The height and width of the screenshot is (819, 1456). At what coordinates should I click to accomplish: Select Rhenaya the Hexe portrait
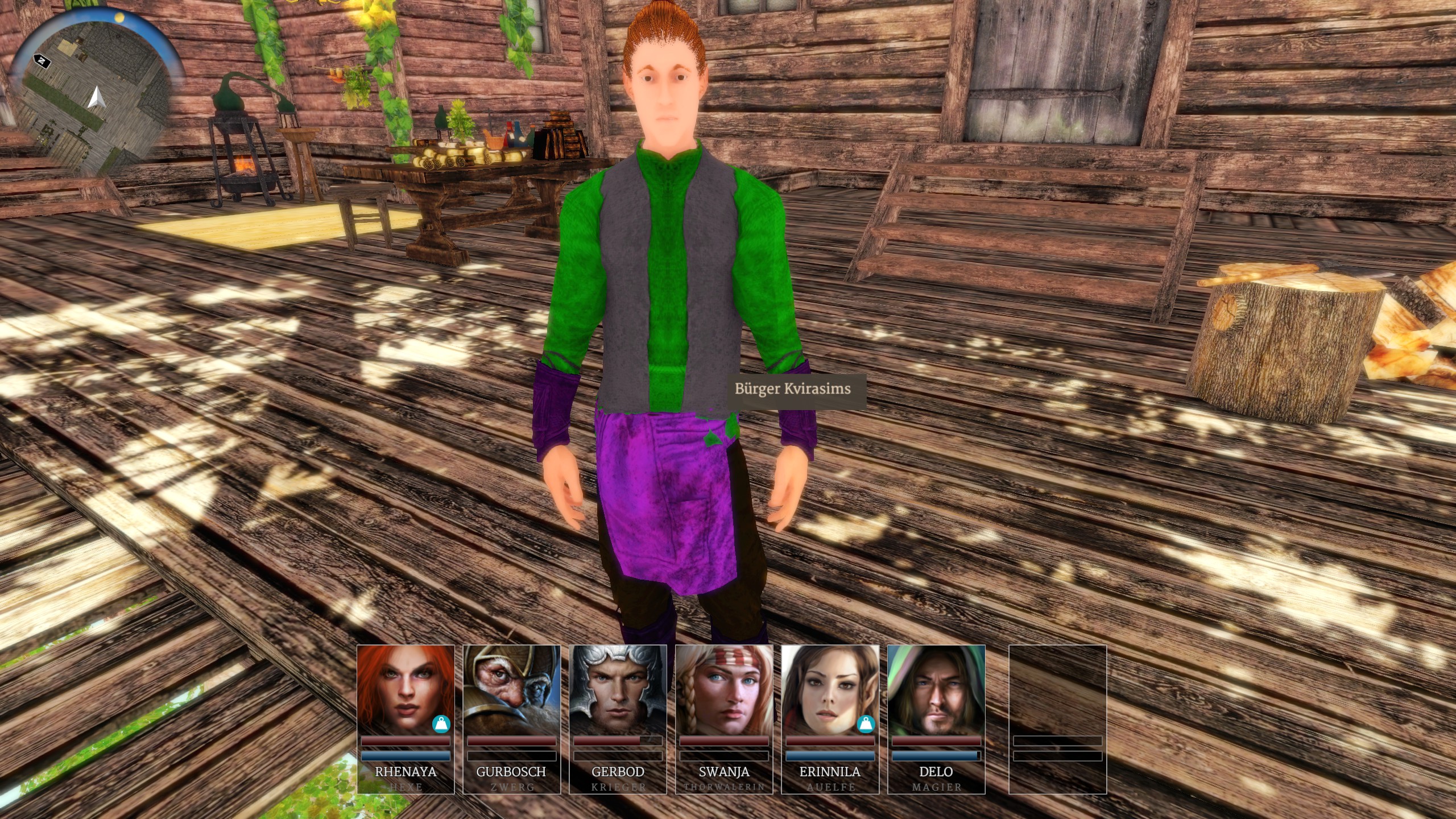click(405, 689)
